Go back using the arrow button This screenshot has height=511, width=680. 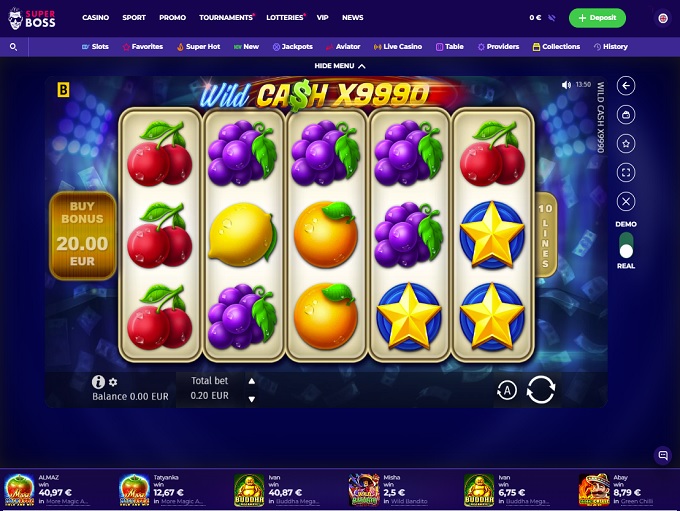[627, 86]
